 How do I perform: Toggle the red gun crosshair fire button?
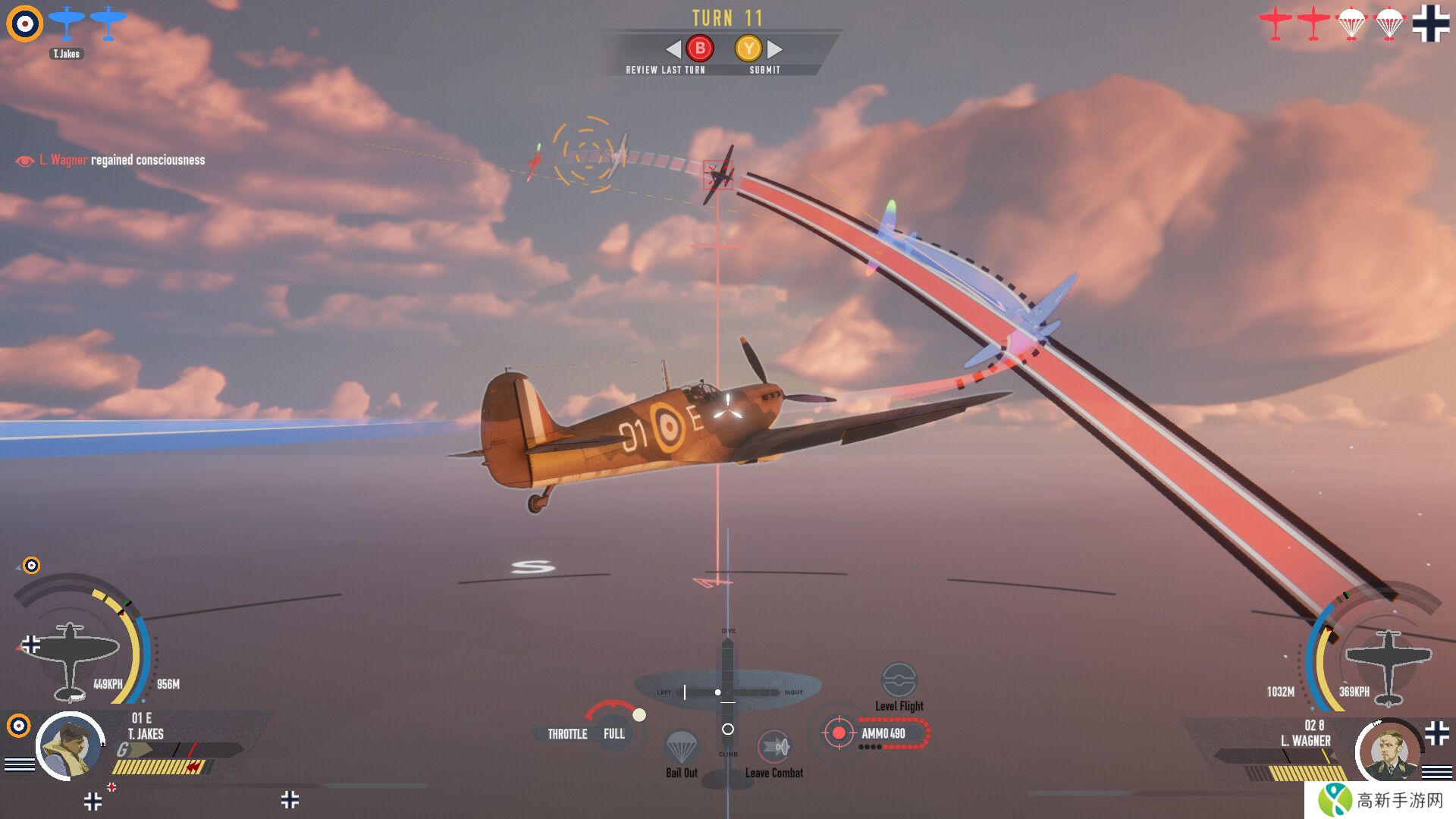(838, 733)
